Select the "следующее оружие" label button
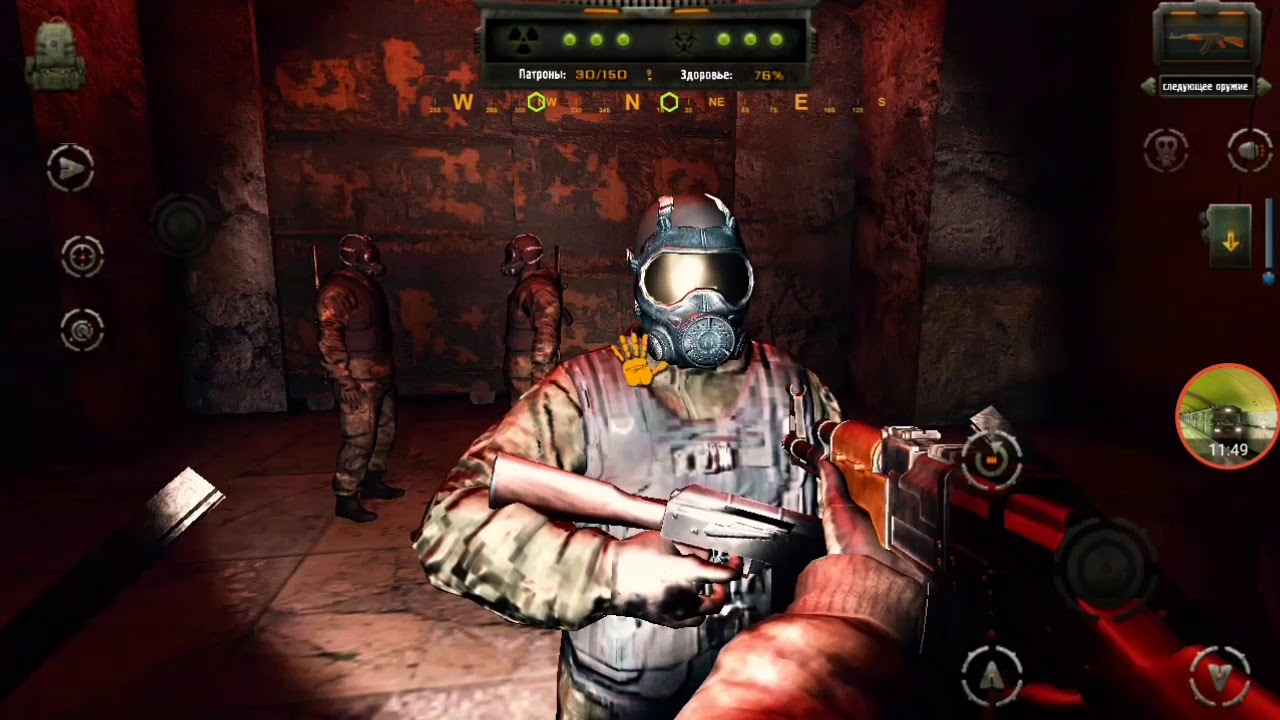1280x720 pixels. click(1205, 87)
